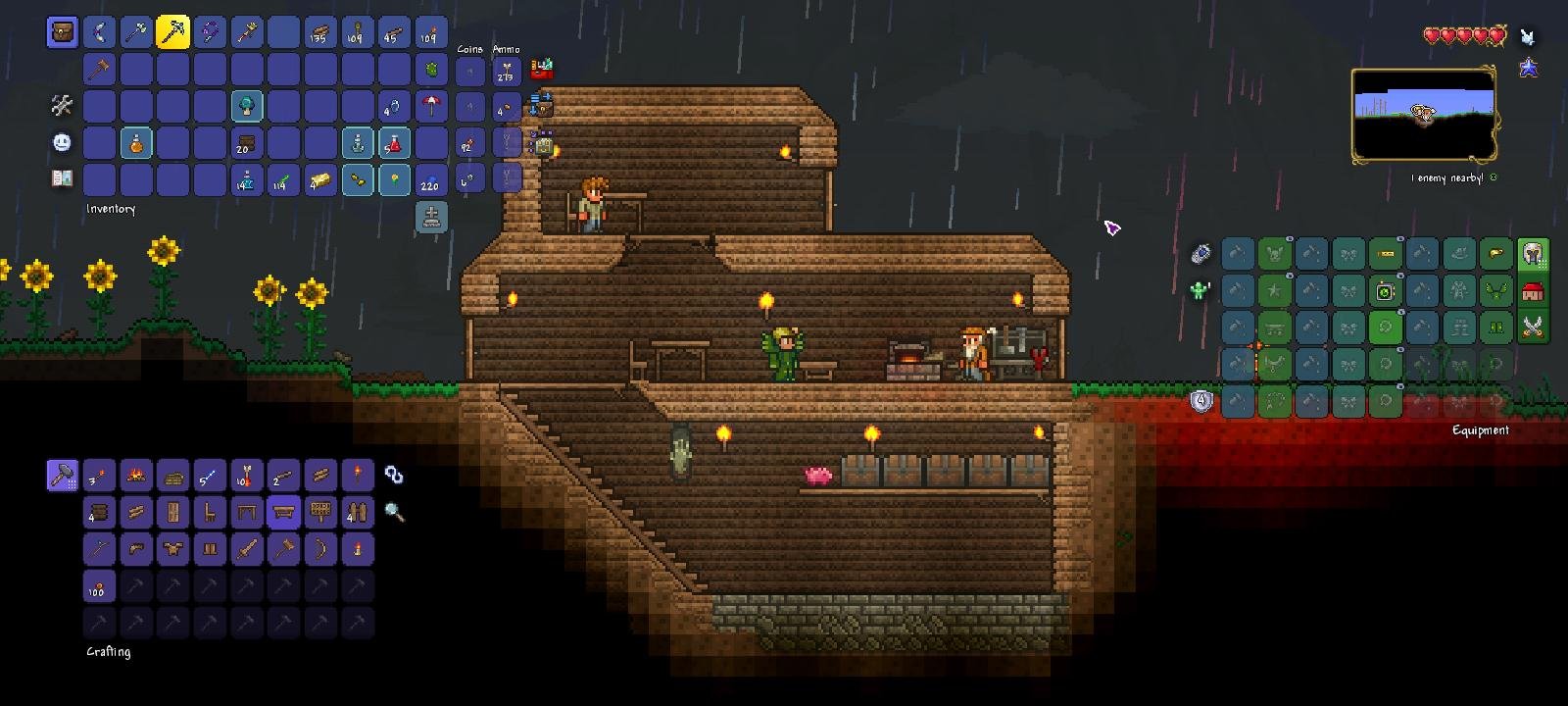This screenshot has width=1568, height=706.
Task: Switch to the housing menu tab
Action: tap(1534, 291)
